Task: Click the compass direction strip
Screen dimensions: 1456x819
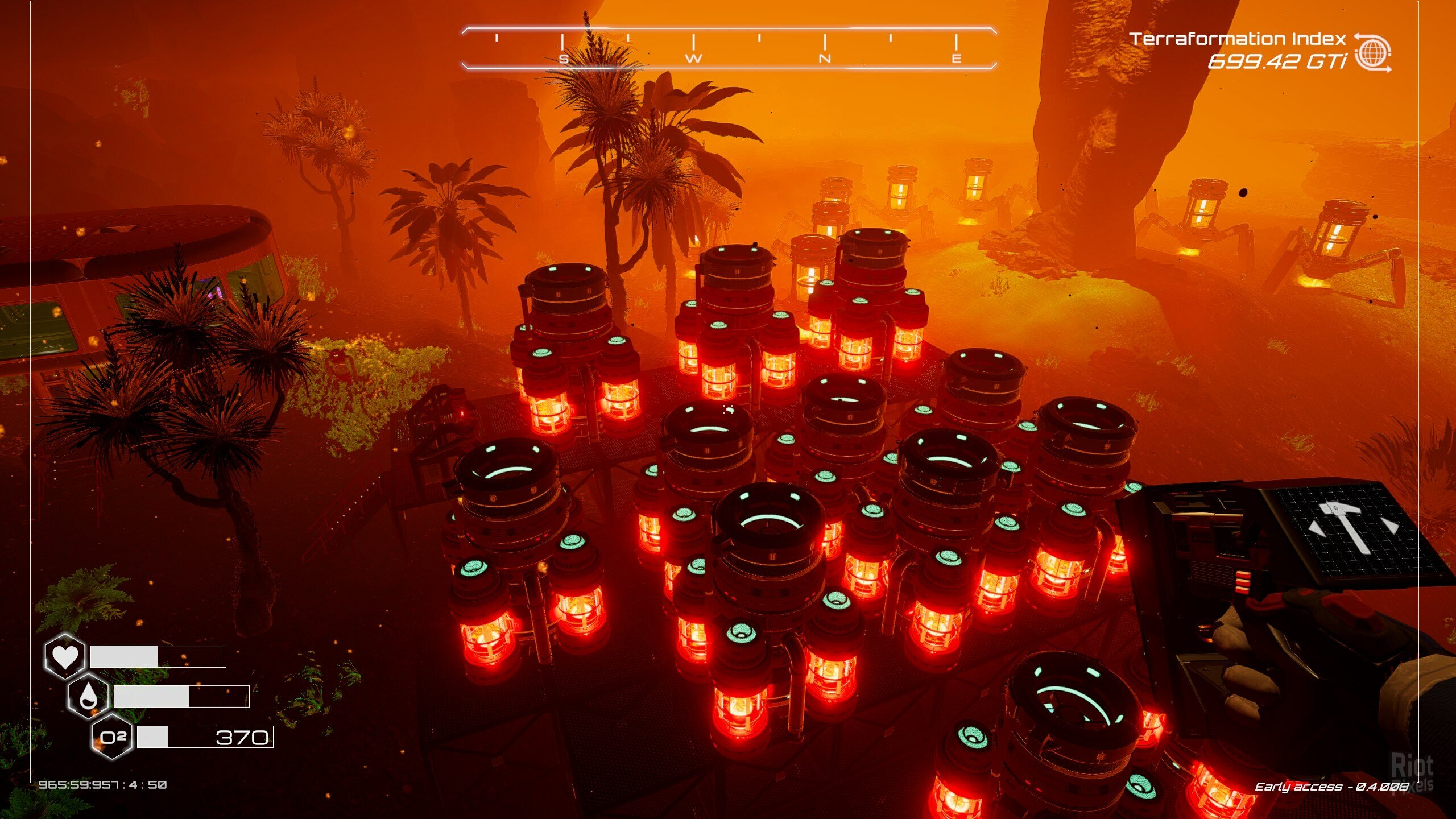Action: 729,48
